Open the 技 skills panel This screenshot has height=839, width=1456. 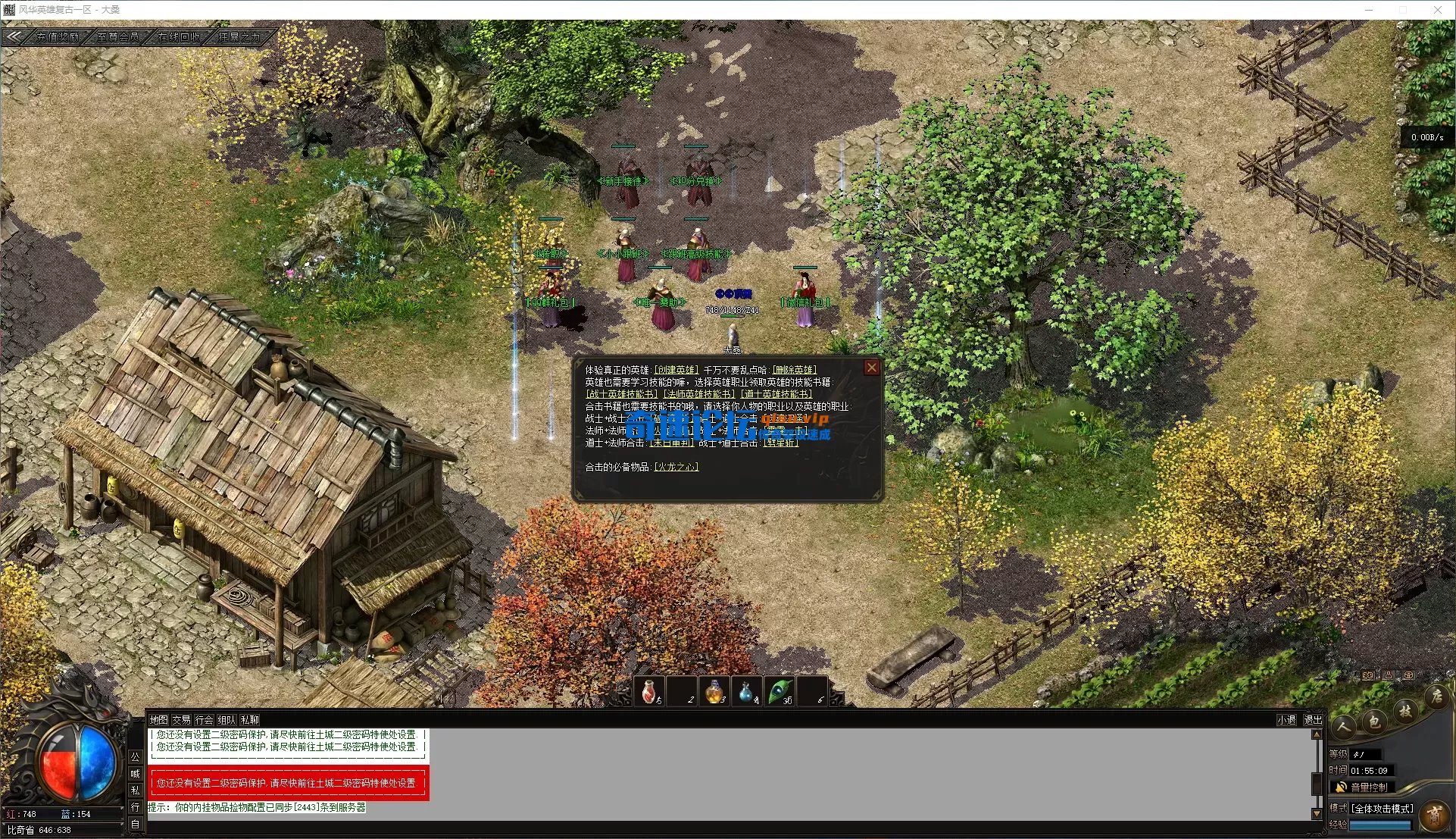(x=1407, y=711)
